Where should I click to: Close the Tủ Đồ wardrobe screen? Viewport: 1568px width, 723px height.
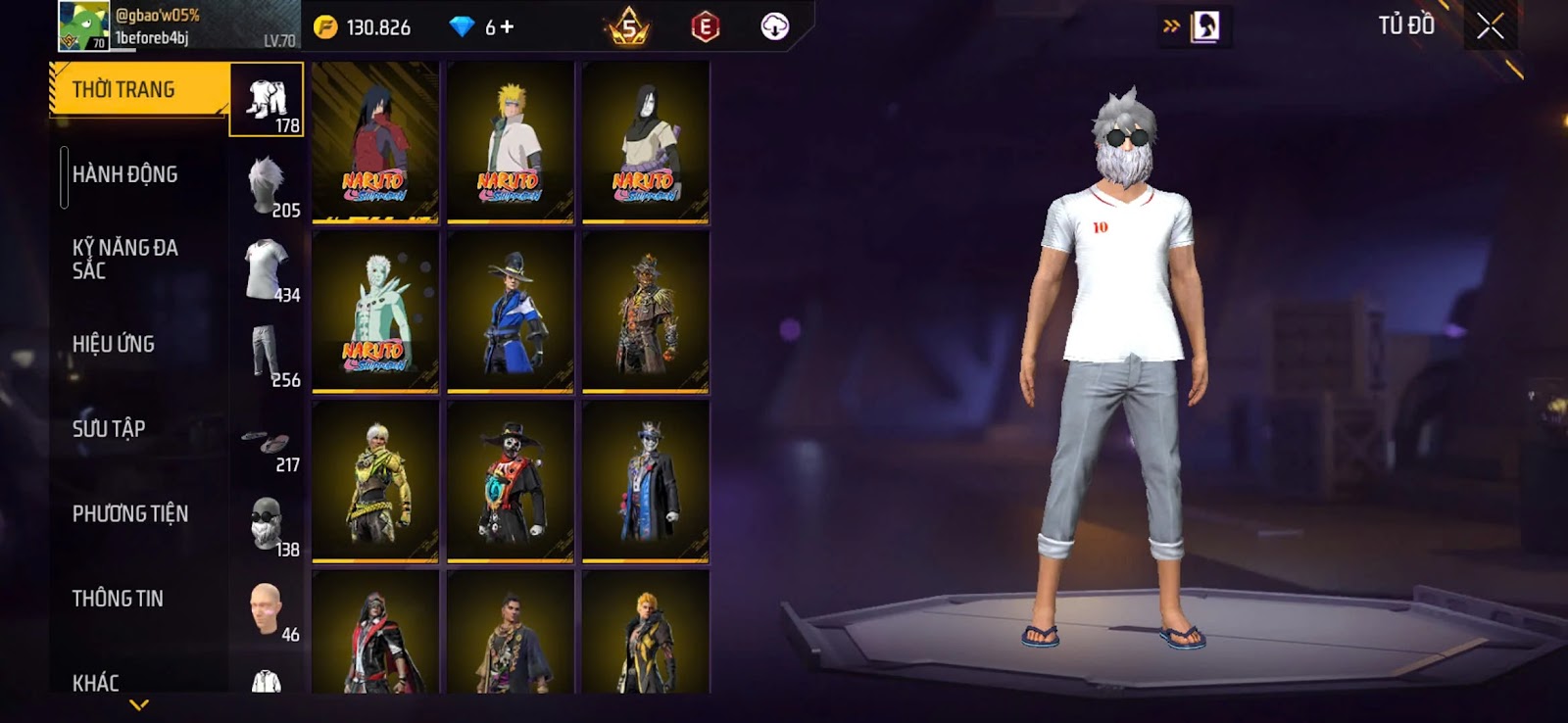pos(1490,26)
